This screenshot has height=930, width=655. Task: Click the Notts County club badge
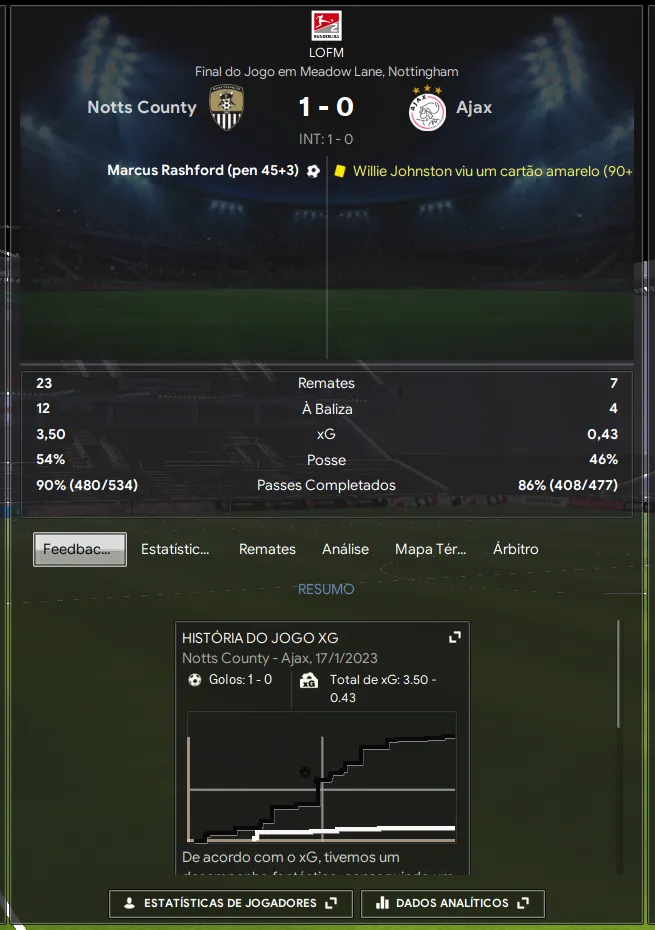[227, 107]
